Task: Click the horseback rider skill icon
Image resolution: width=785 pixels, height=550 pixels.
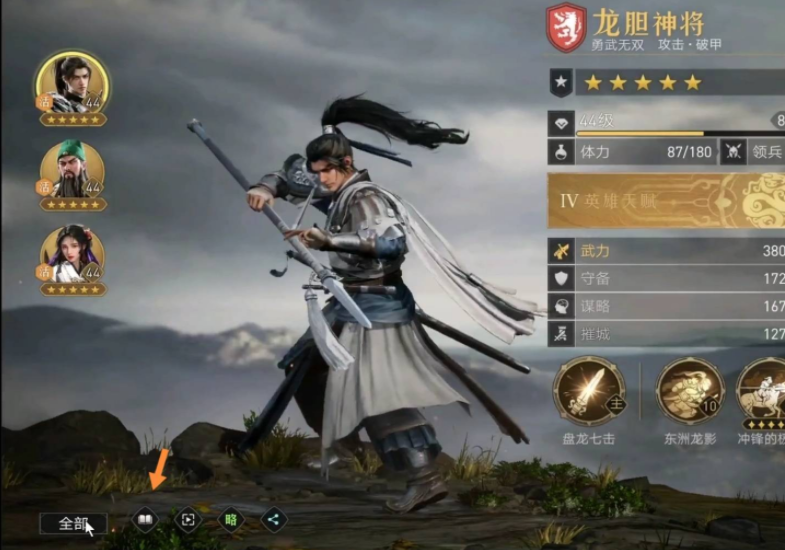Action: [x=764, y=391]
